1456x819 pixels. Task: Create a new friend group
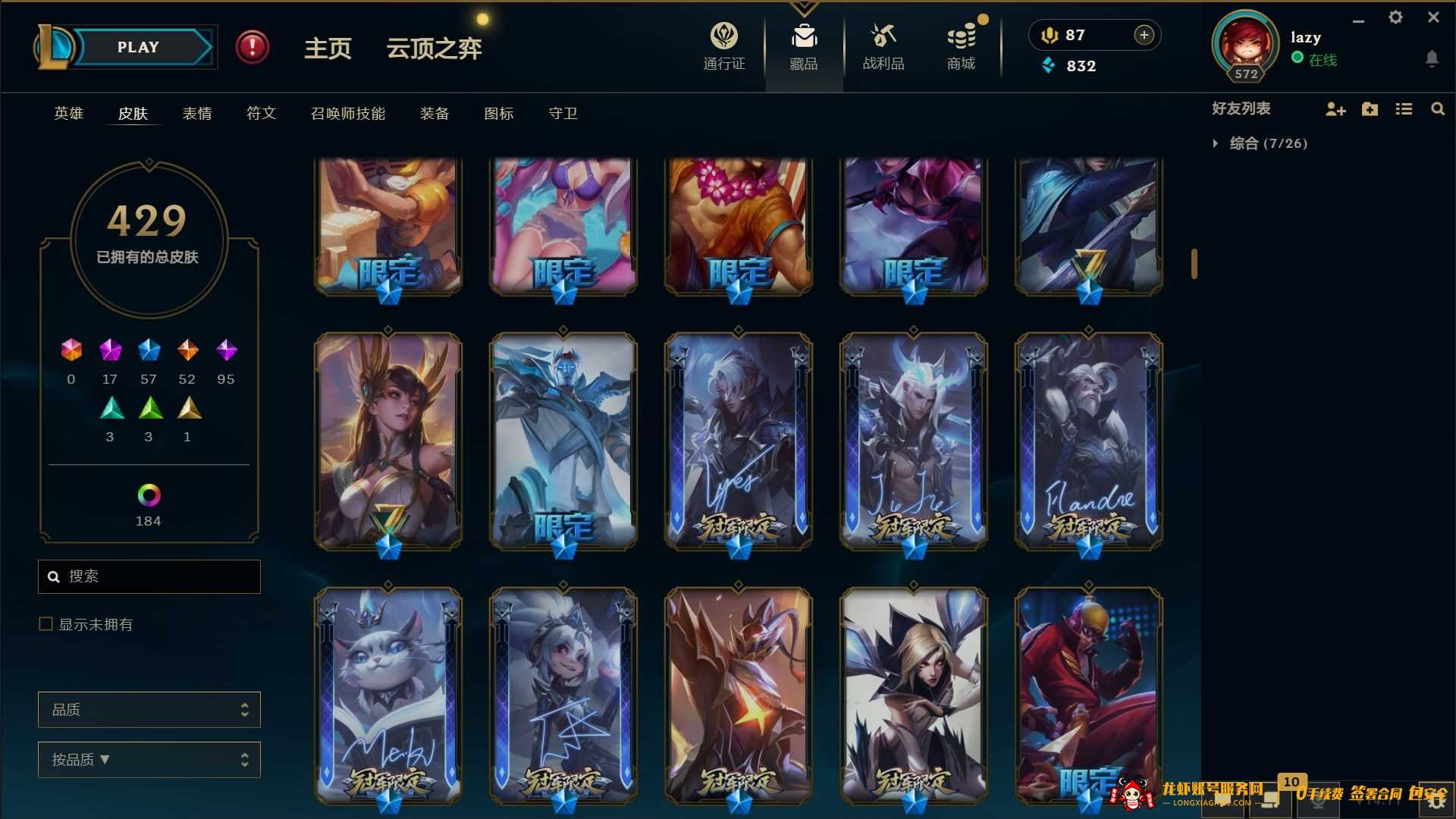(1370, 109)
